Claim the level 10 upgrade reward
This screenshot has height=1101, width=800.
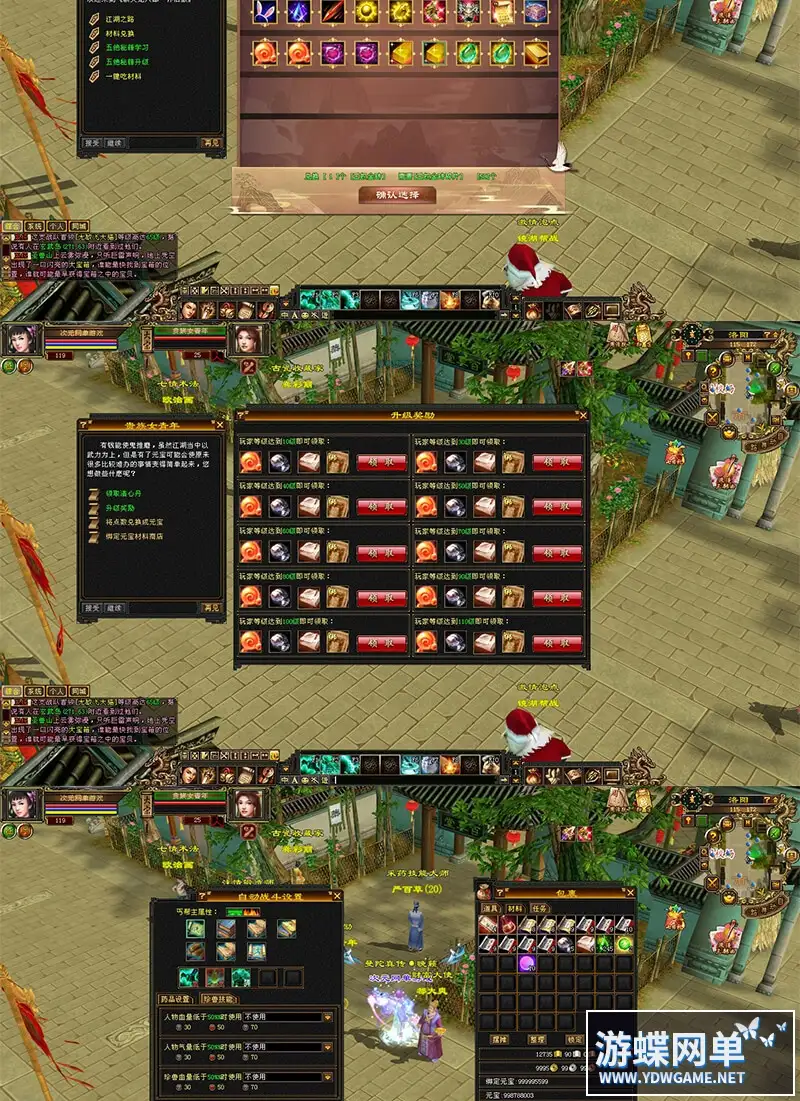(x=381, y=463)
